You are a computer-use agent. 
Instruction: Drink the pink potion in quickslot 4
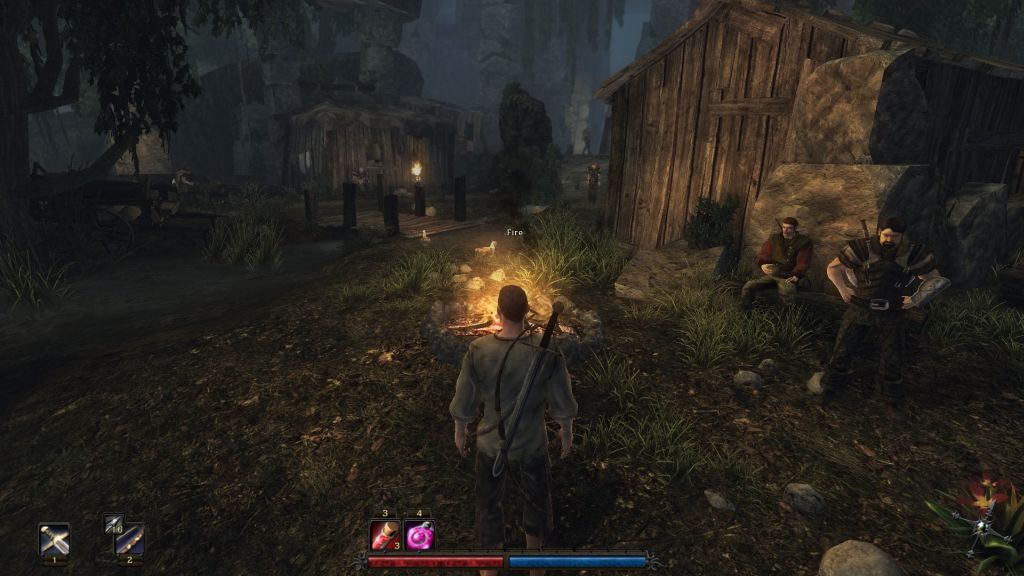pos(420,535)
